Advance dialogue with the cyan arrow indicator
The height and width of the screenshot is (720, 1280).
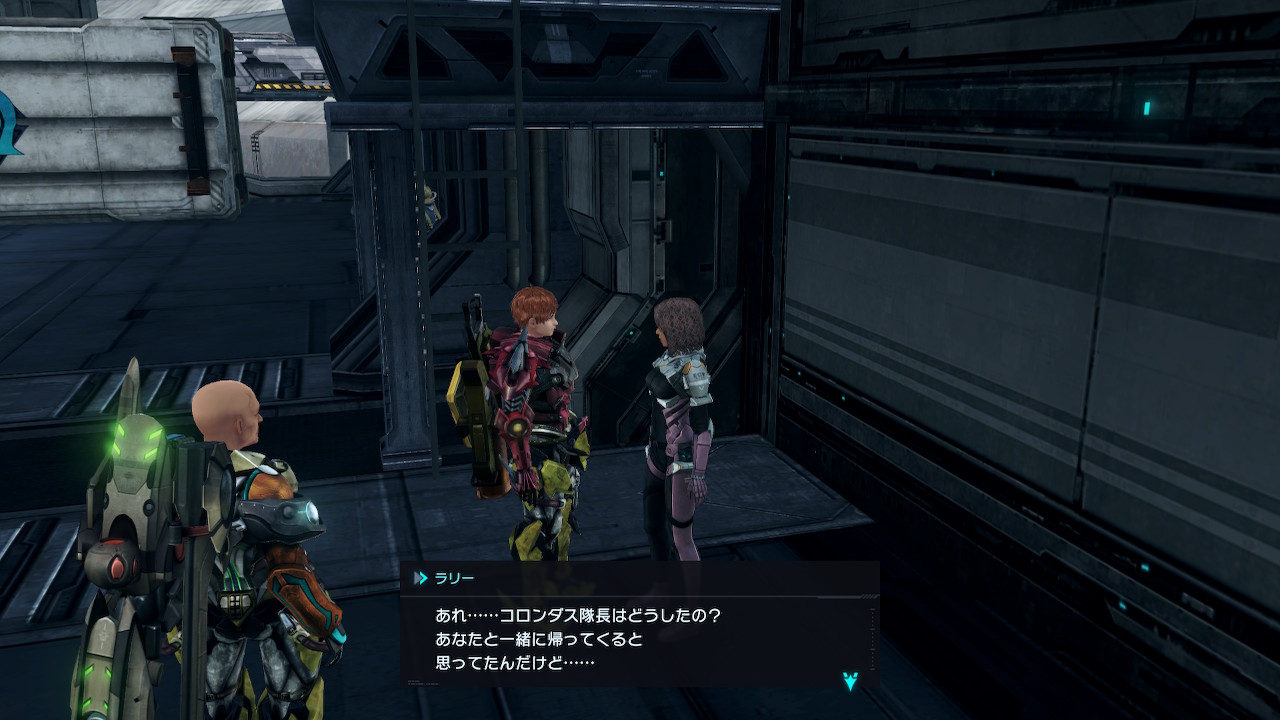tap(850, 682)
